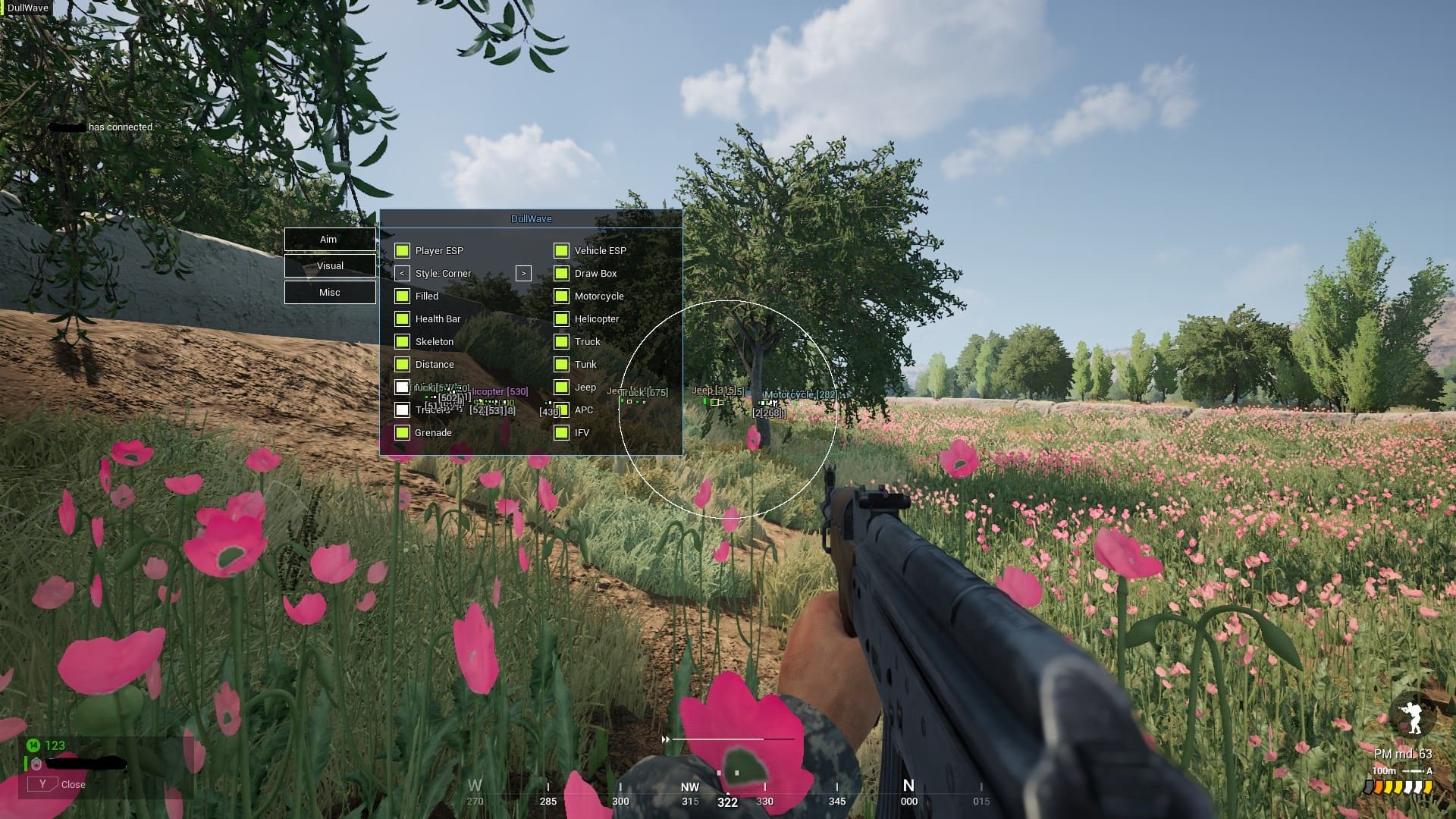The width and height of the screenshot is (1456, 819).
Task: Click the previous style arrow button
Action: [402, 274]
